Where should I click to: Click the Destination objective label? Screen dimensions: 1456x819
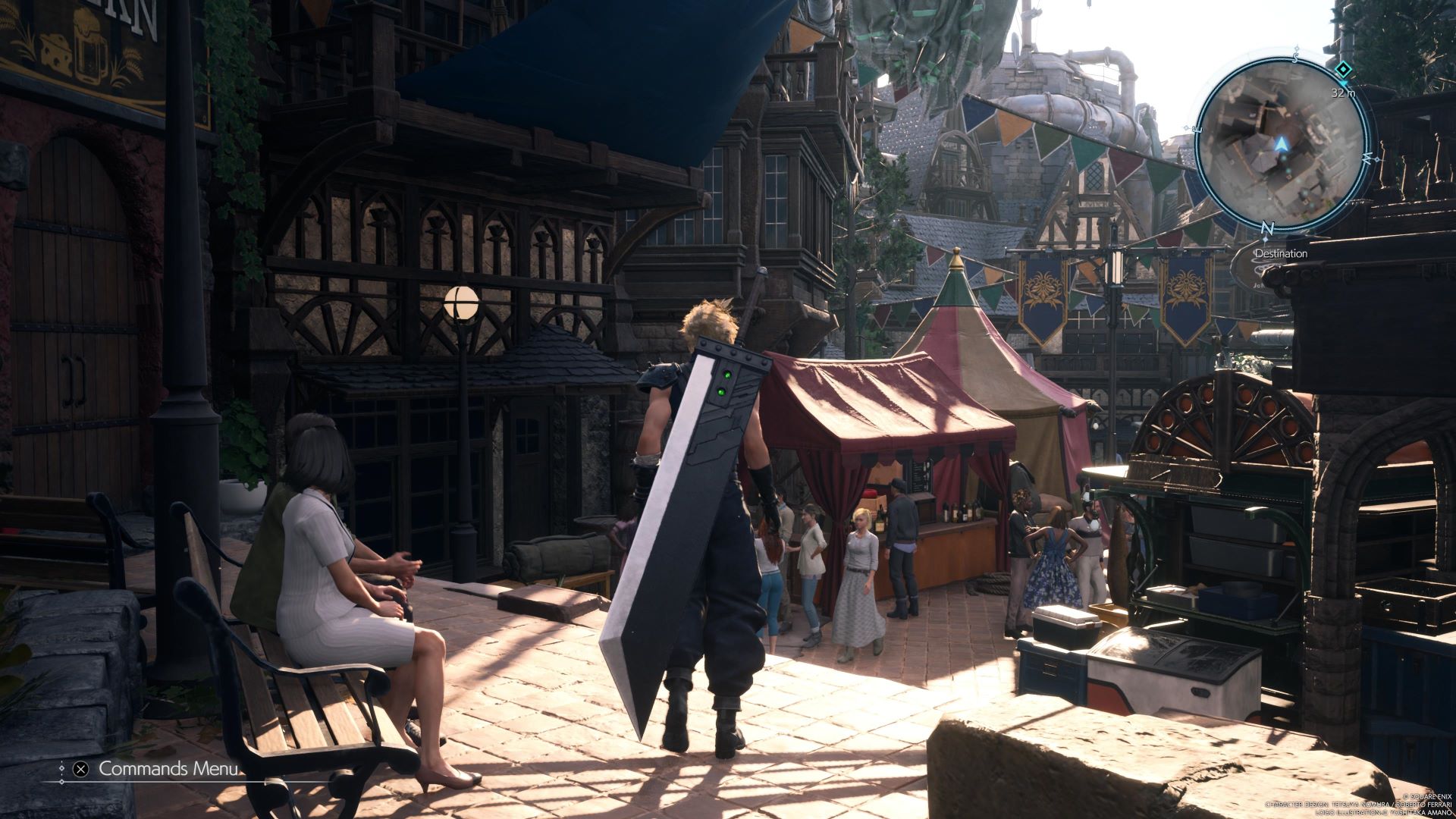[1281, 253]
